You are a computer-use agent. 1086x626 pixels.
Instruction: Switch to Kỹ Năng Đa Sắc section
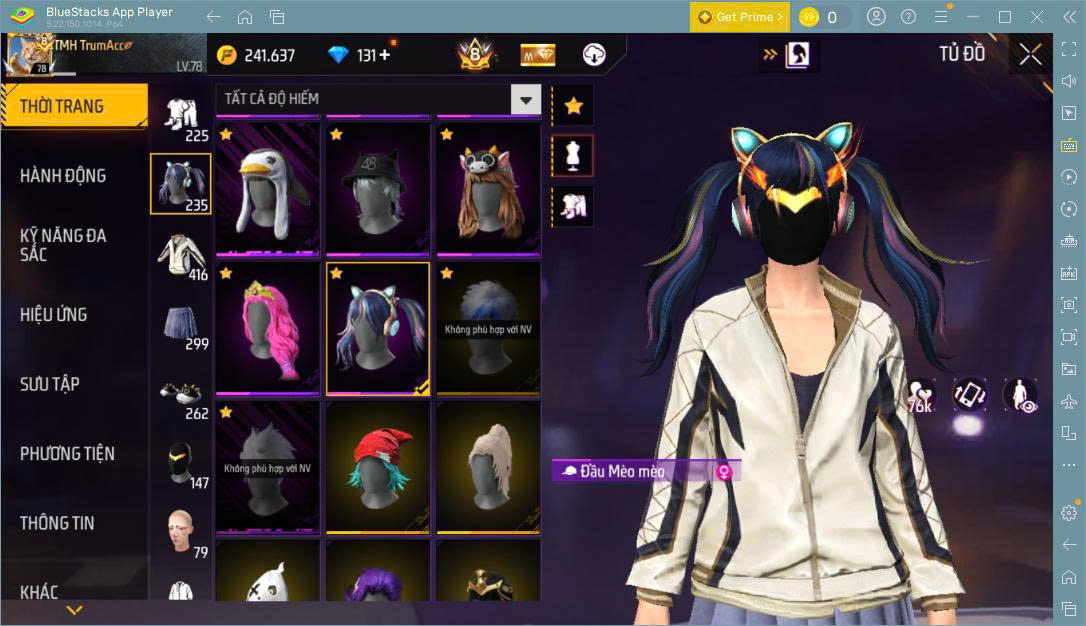63,245
